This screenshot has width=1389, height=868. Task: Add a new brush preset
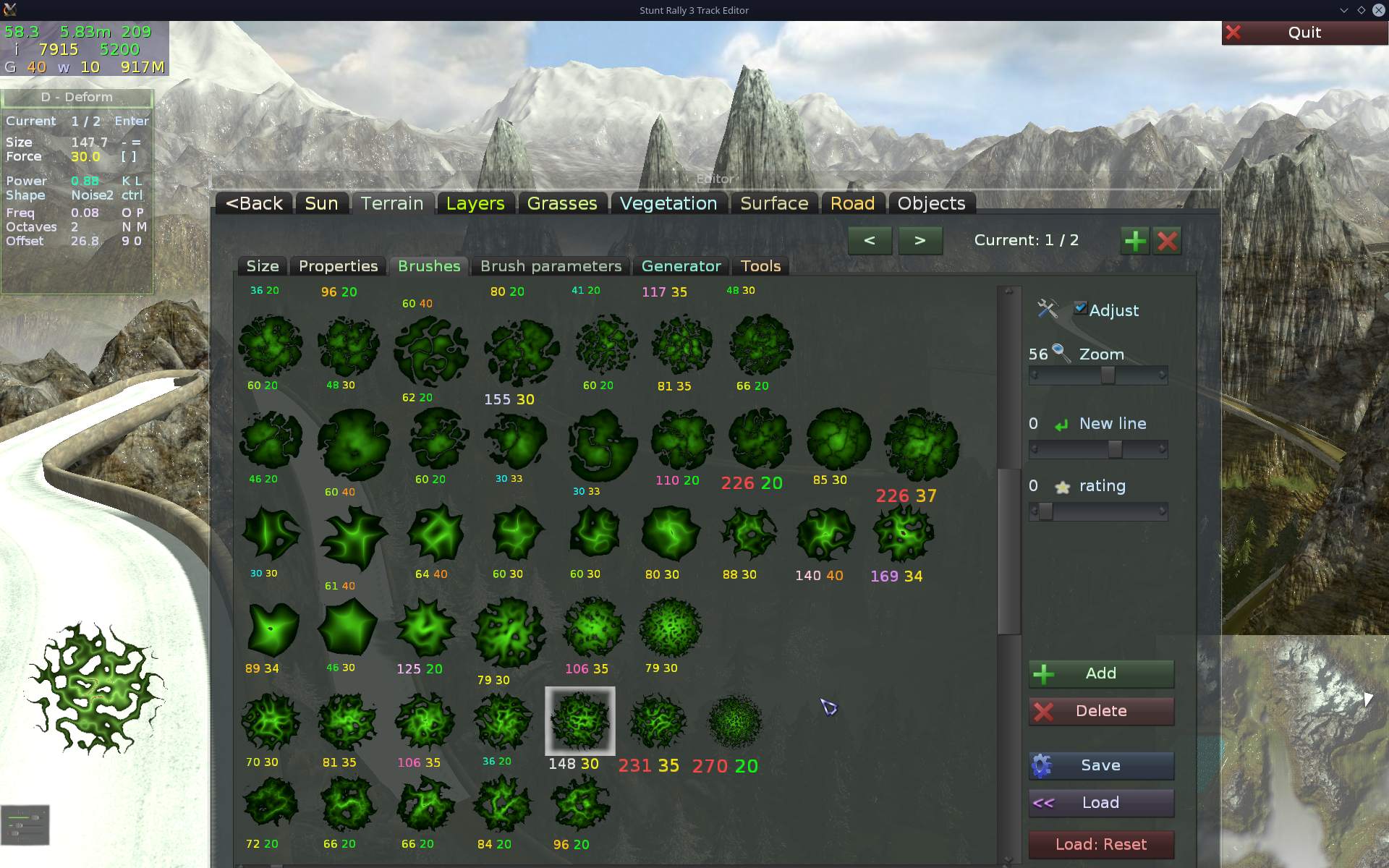(1100, 673)
